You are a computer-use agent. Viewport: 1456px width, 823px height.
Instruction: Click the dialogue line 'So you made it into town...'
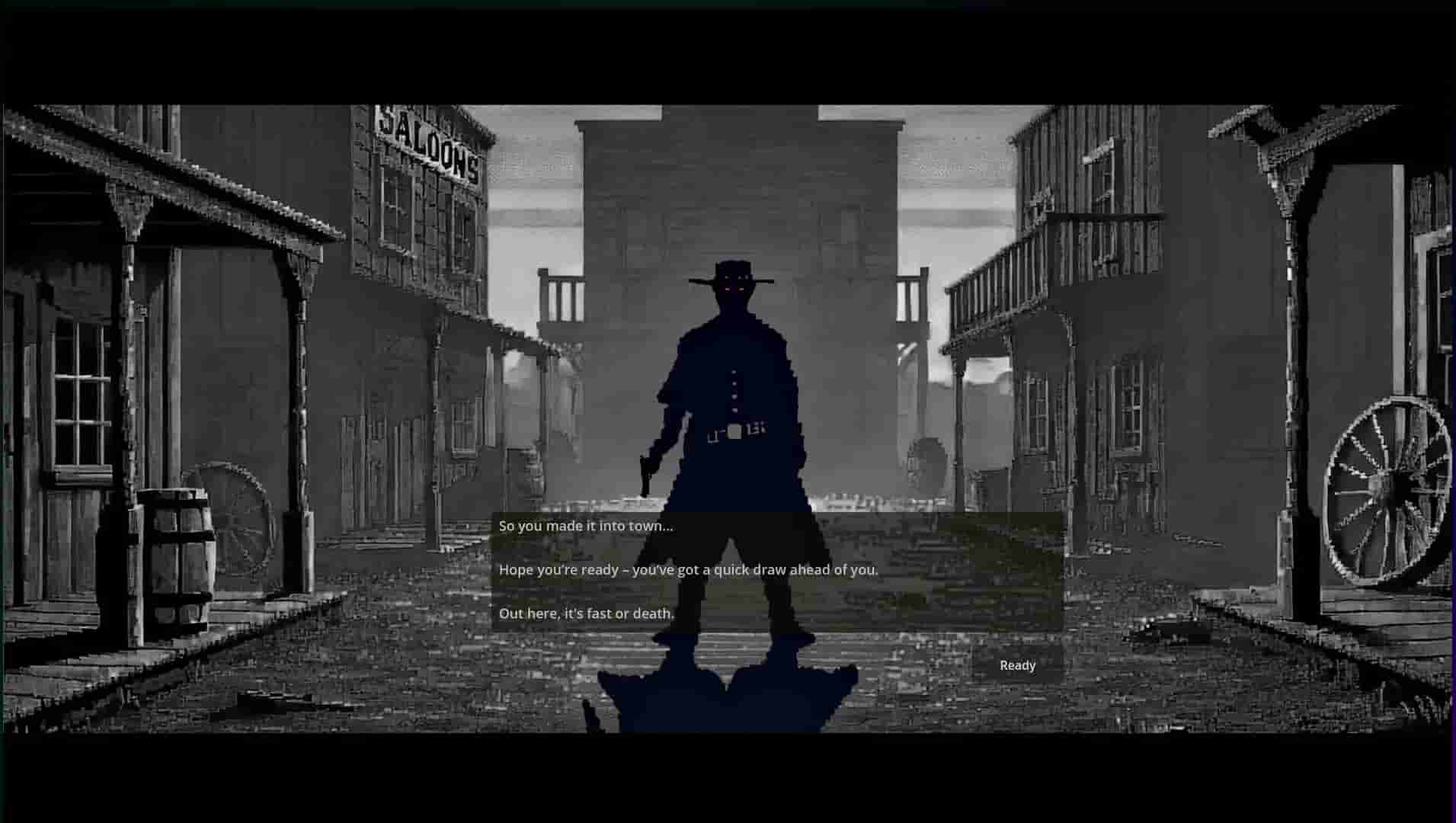click(585, 525)
